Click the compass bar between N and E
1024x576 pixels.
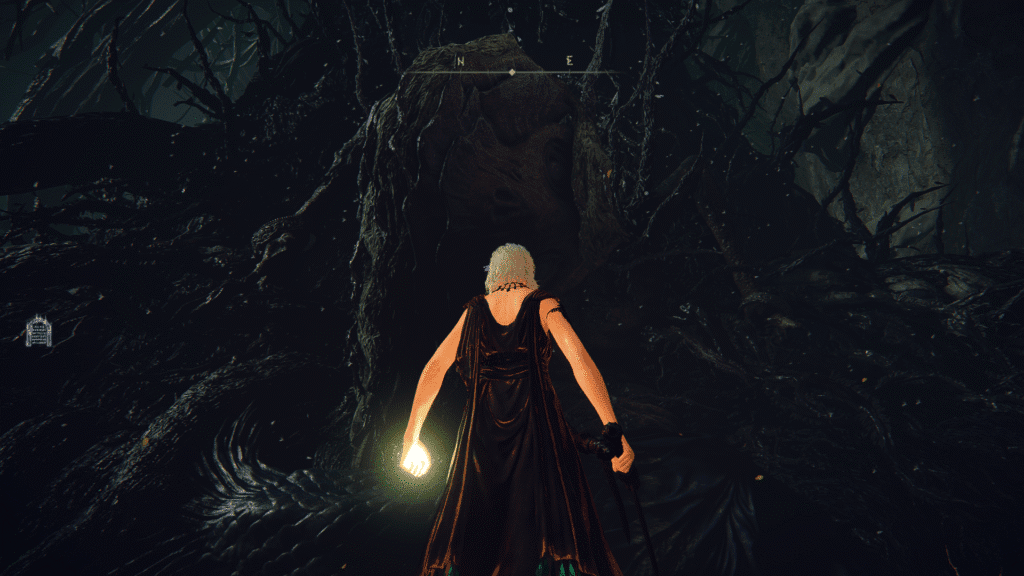[512, 72]
